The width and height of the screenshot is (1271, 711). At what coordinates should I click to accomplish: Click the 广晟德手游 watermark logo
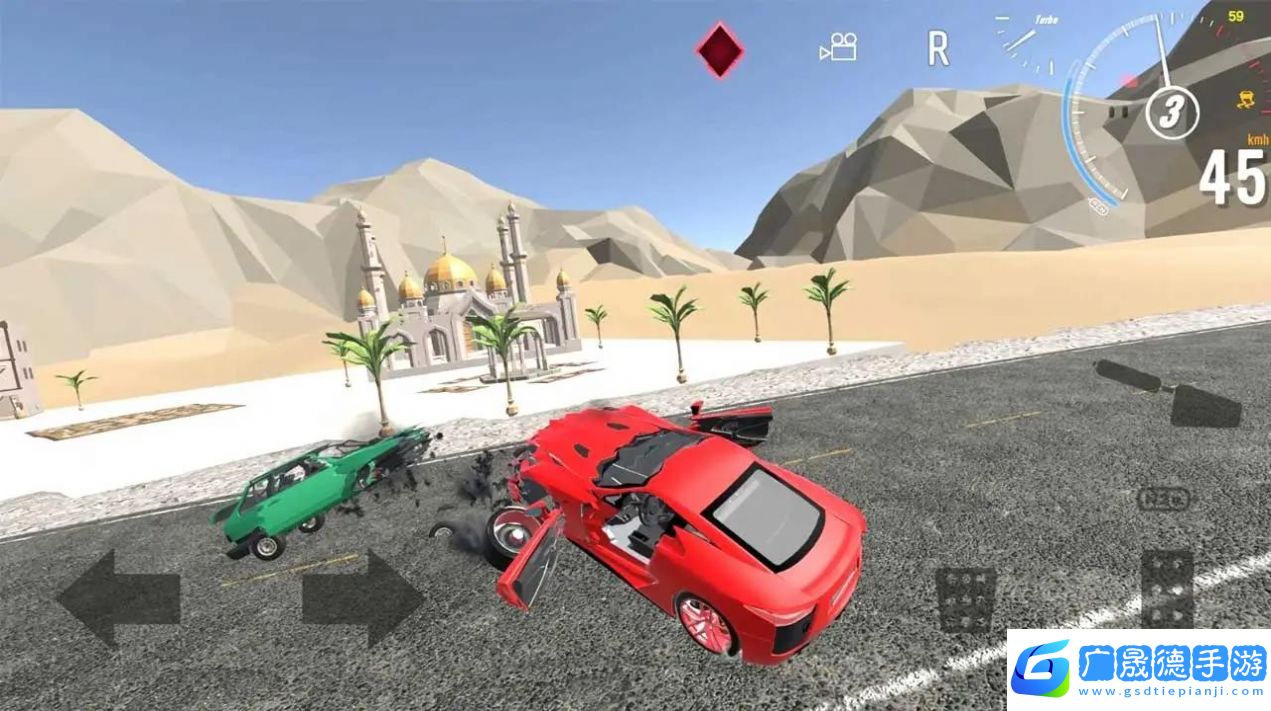pos(1139,668)
